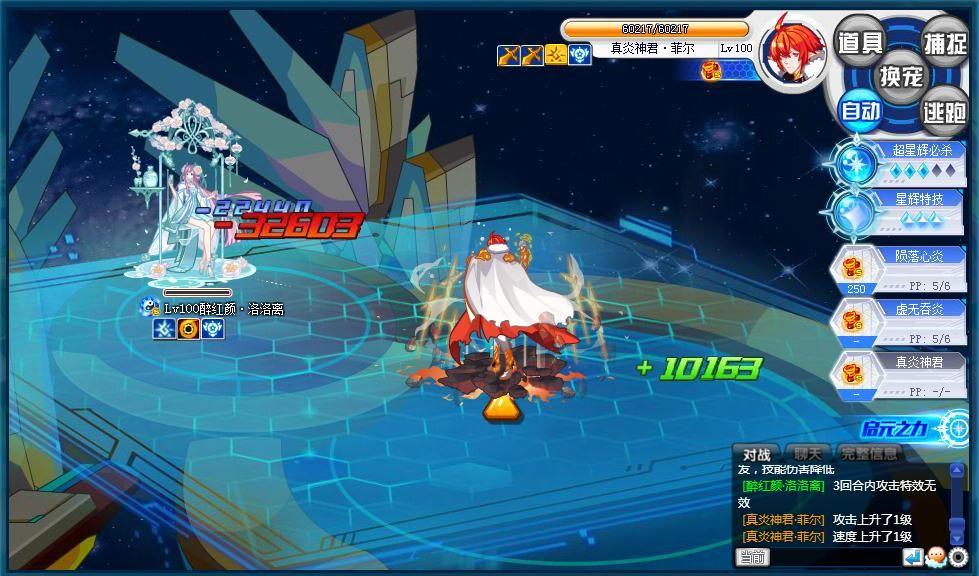Show the 完整信息 full info tab
Image resolution: width=979 pixels, height=576 pixels.
point(869,454)
